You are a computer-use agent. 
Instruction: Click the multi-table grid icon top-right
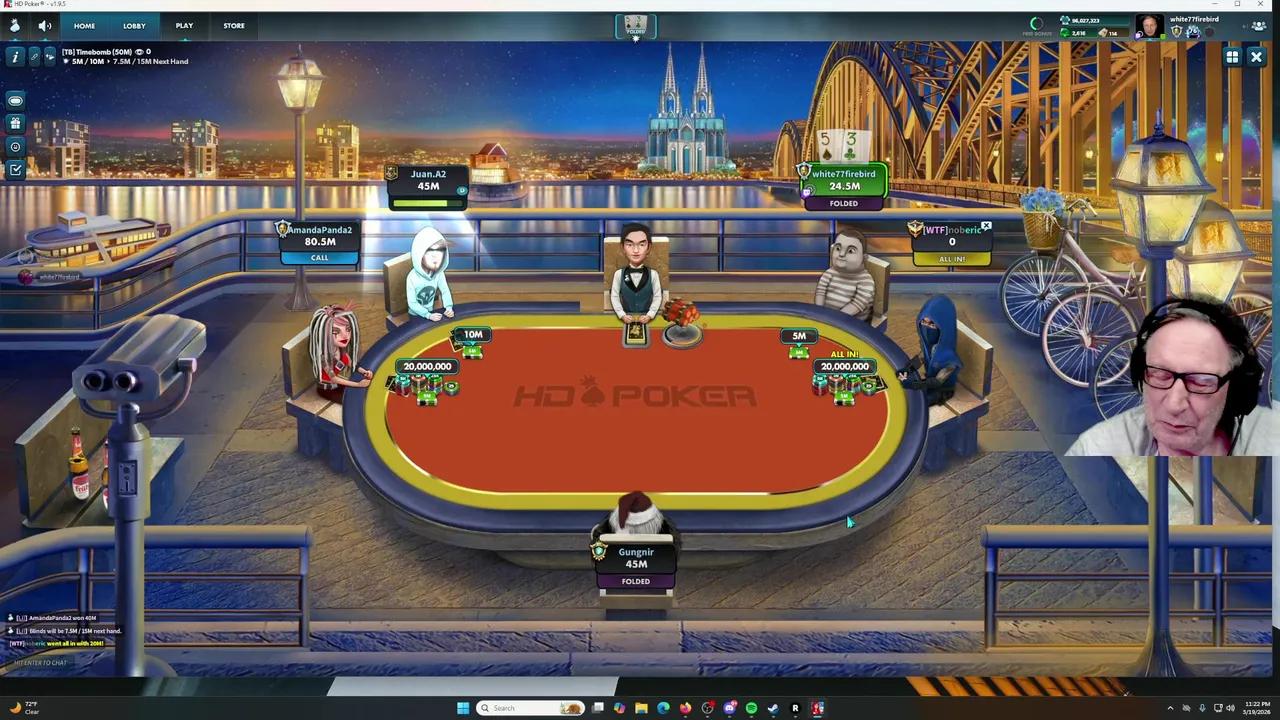pyautogui.click(x=1232, y=57)
